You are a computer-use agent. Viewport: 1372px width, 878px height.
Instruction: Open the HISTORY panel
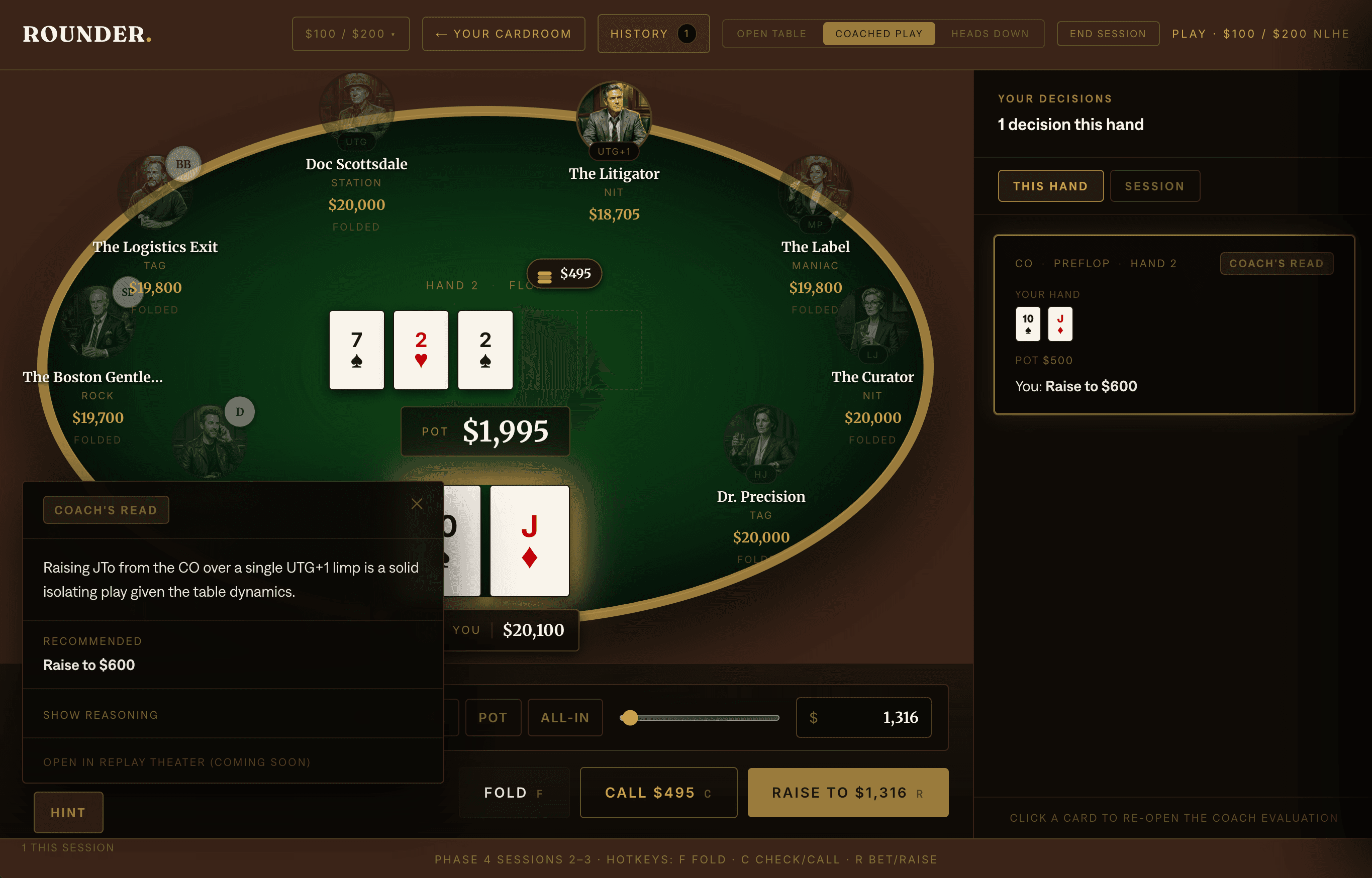[x=653, y=34]
